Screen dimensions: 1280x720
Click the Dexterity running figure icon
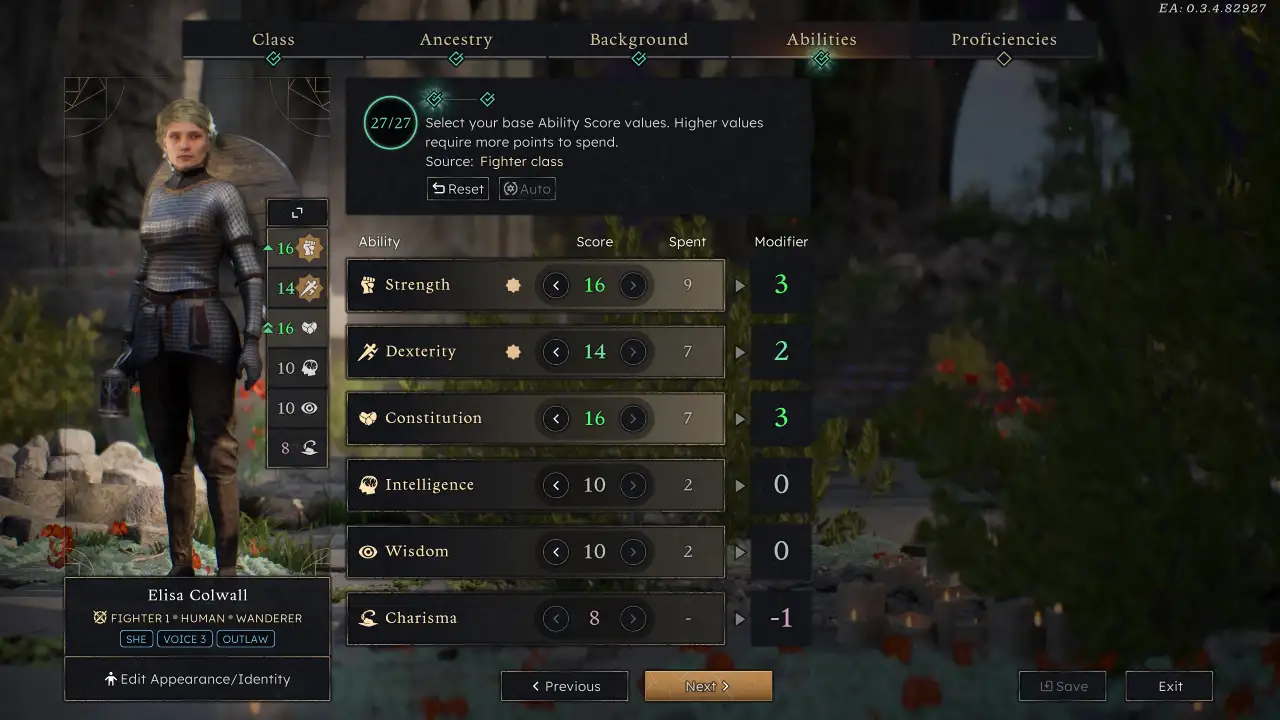point(368,351)
